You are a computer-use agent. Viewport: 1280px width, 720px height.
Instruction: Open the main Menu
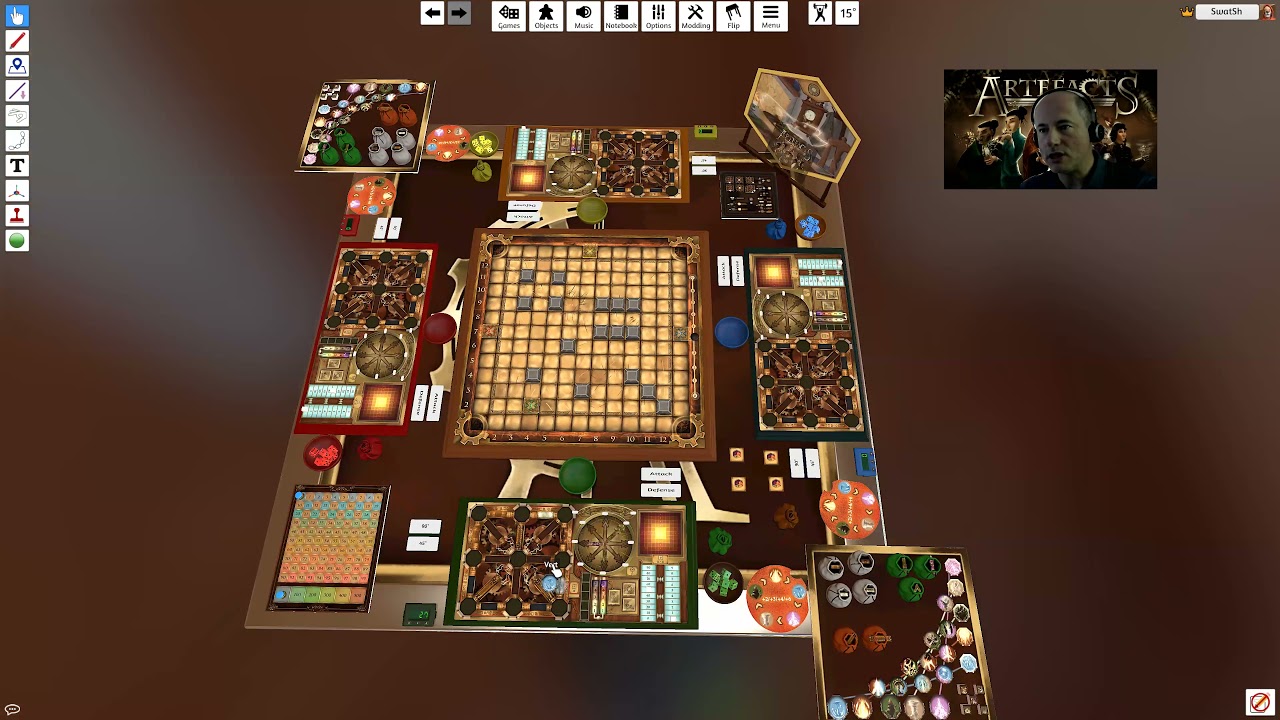tap(770, 16)
